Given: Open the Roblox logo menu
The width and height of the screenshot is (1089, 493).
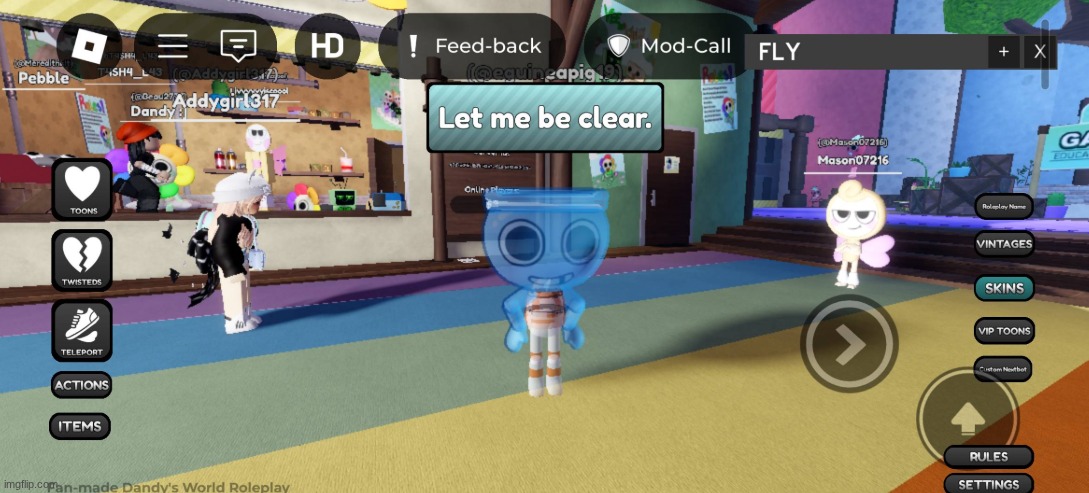Looking at the screenshot, I should pyautogui.click(x=89, y=46).
